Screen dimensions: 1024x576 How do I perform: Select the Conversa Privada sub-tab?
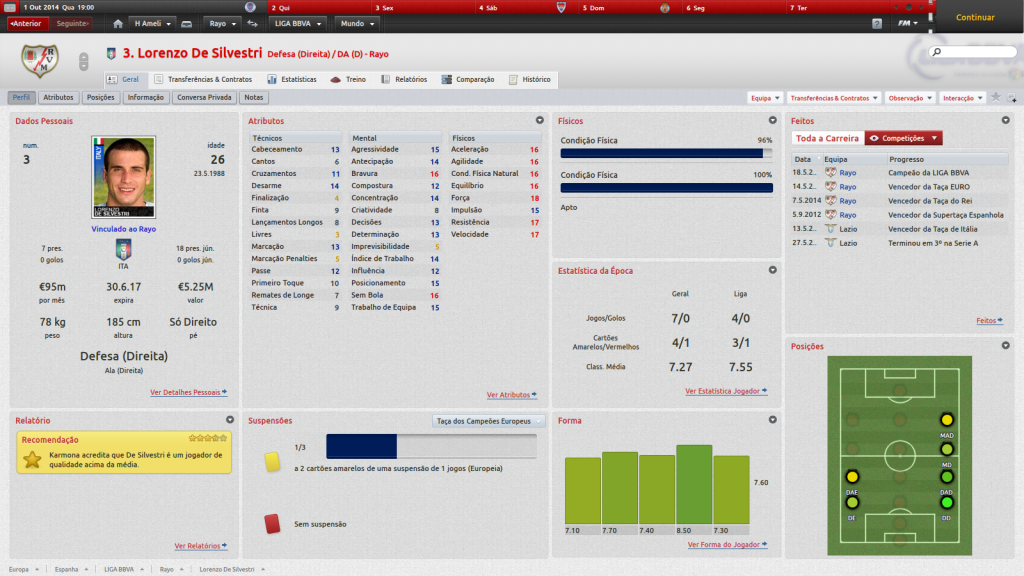click(204, 98)
